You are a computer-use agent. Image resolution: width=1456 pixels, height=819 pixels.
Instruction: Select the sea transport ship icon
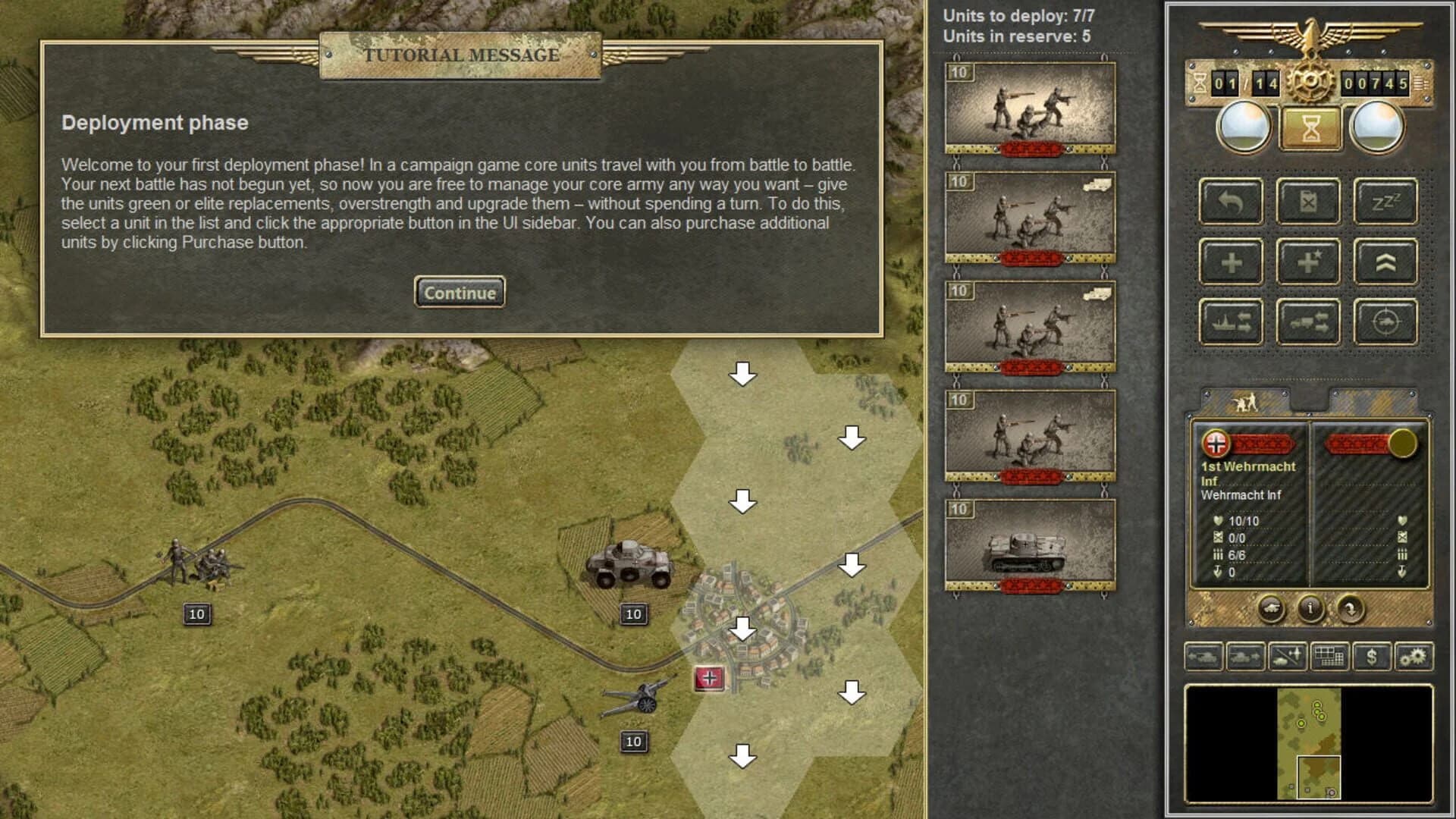point(1230,320)
